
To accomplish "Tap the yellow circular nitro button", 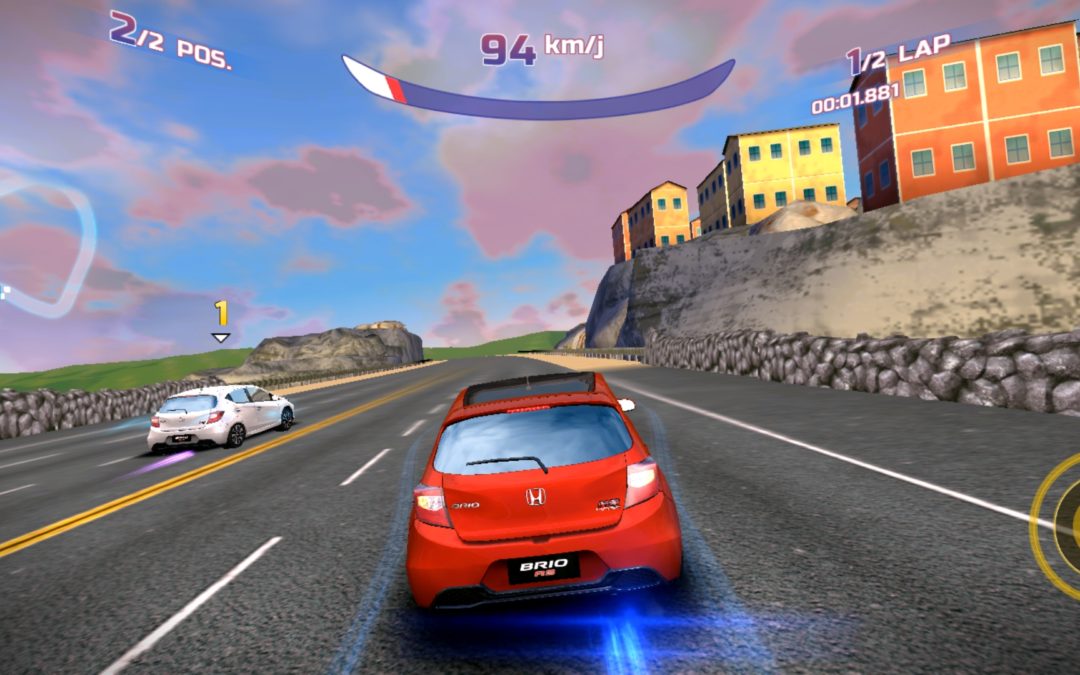I will pos(1060,523).
